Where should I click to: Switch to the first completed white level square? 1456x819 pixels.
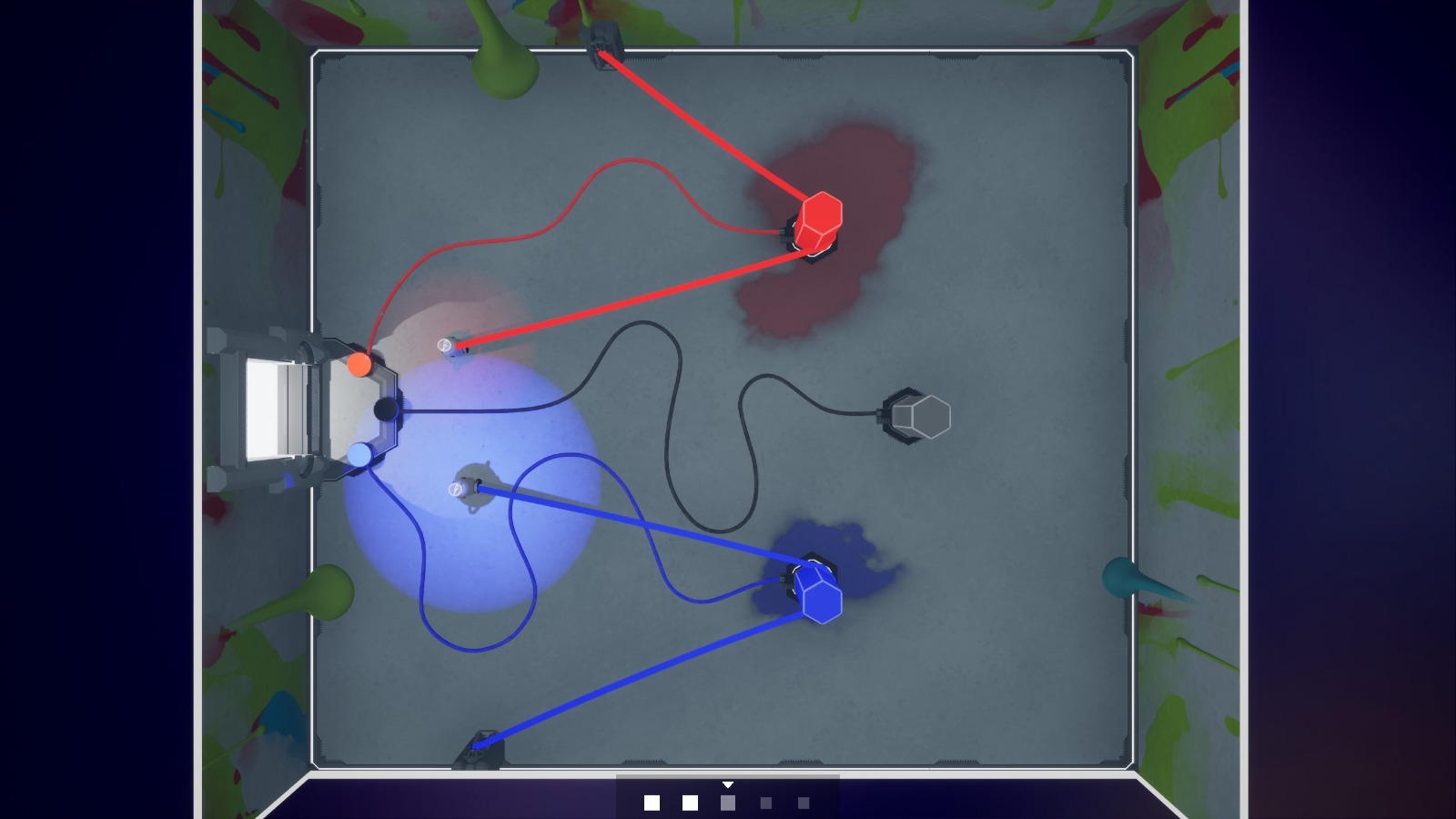(652, 801)
